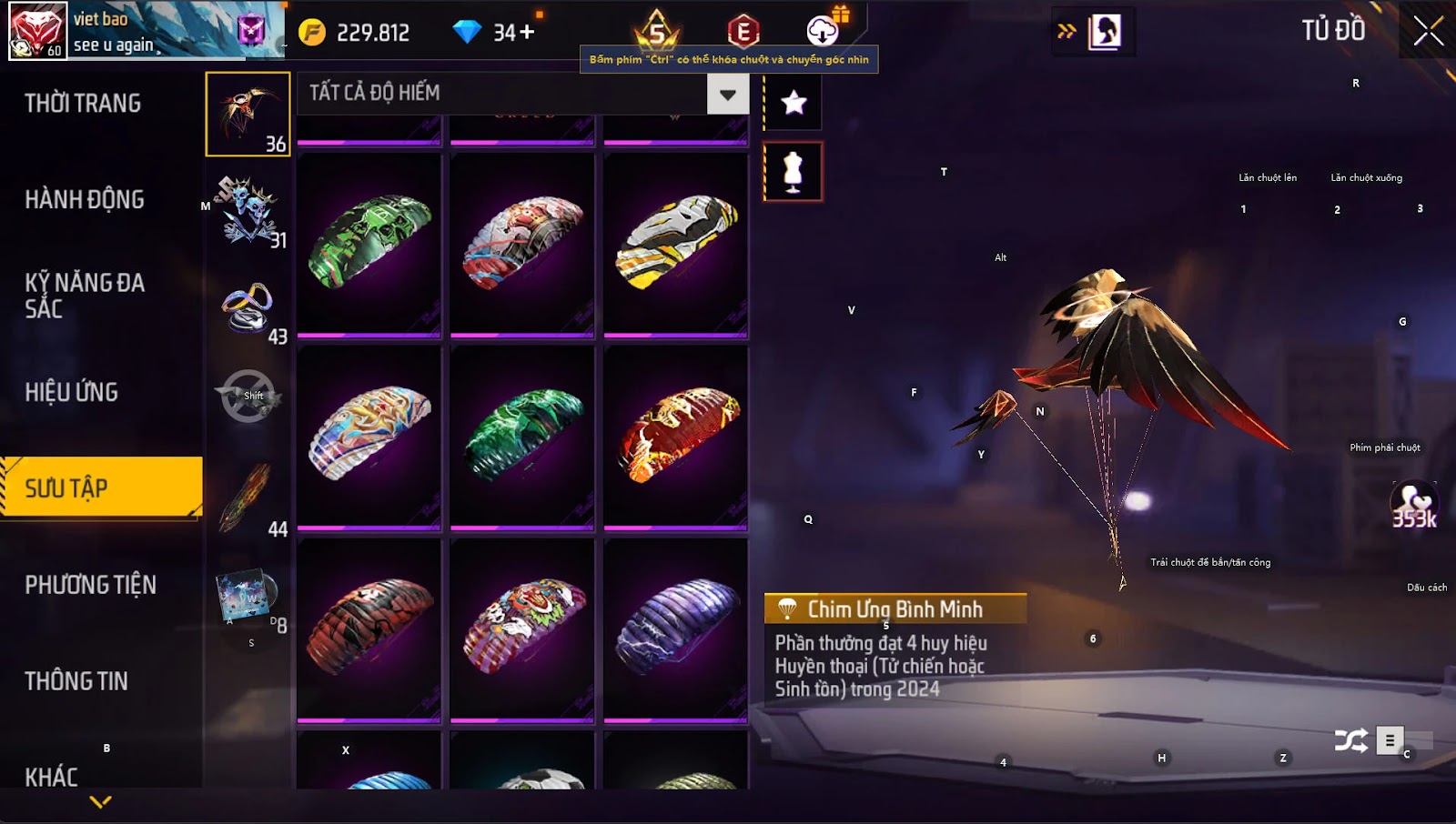
Task: Toggle the star favorites filter
Action: pos(794,103)
